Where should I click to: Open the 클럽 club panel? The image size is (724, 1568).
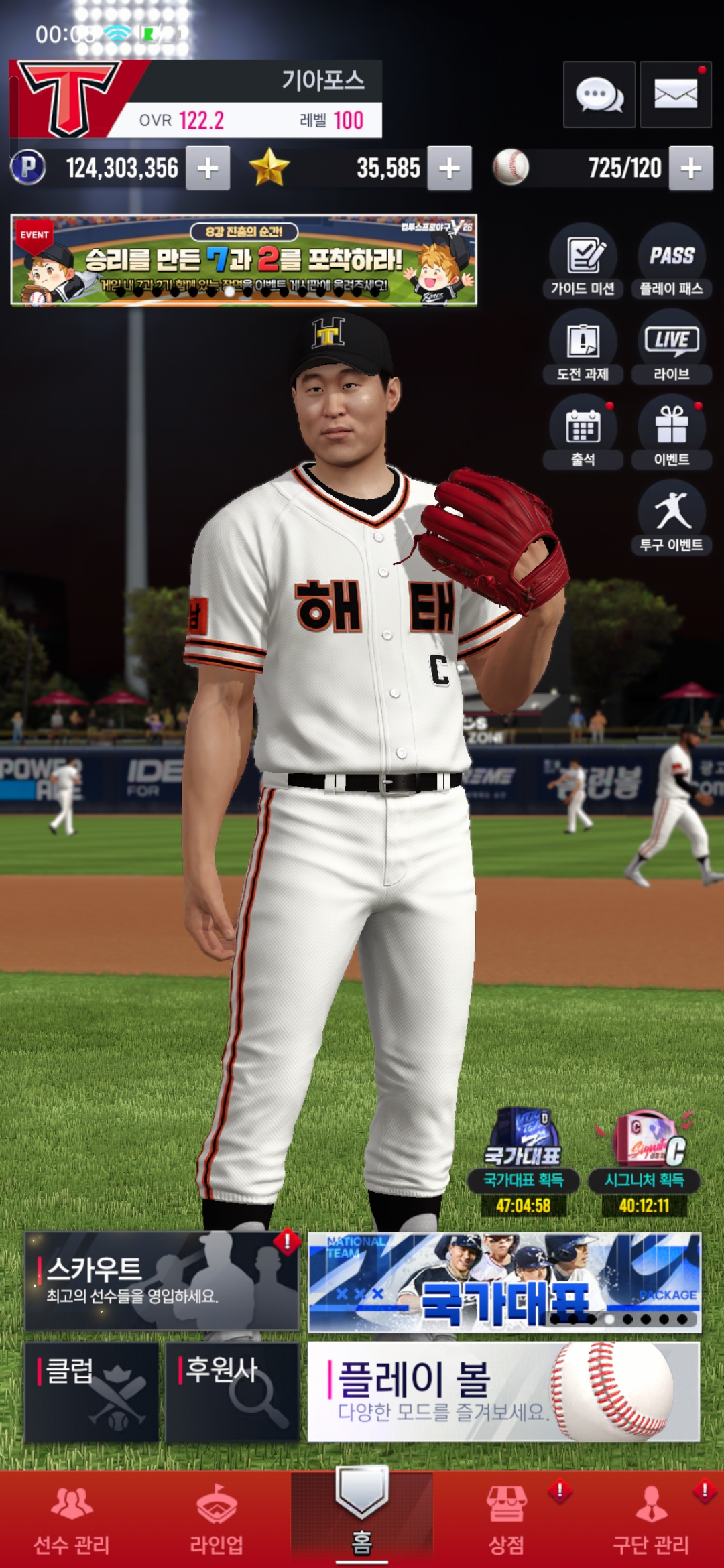point(92,1391)
